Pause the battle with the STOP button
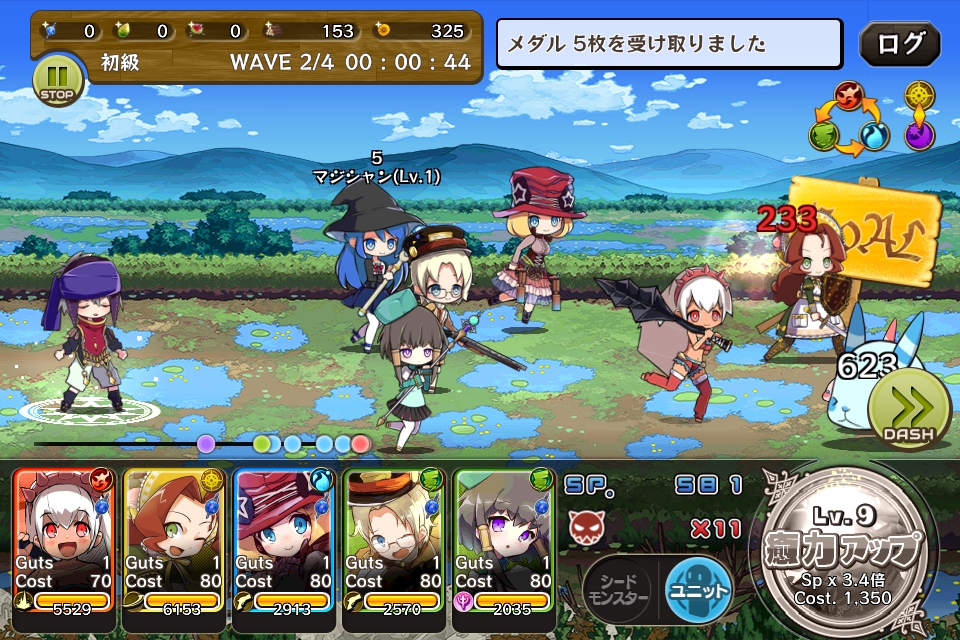960x640 pixels. click(58, 80)
